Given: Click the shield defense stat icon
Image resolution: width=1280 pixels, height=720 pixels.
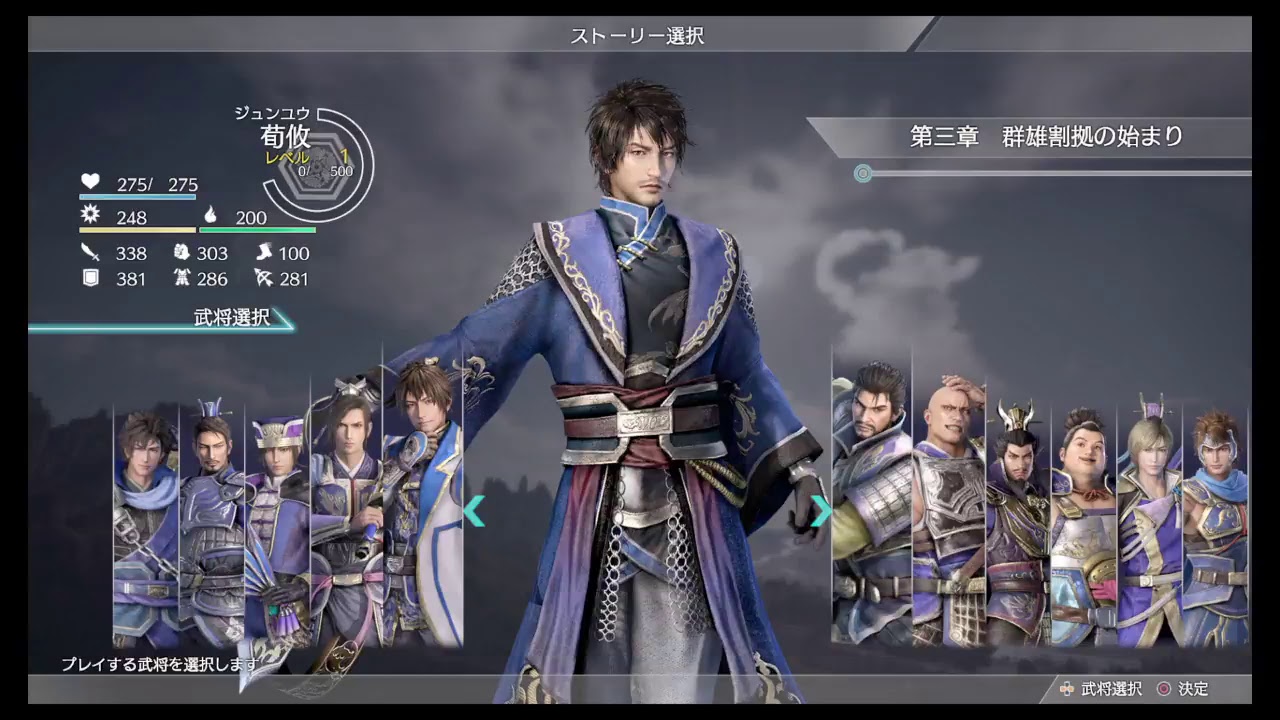Looking at the screenshot, I should 88,277.
